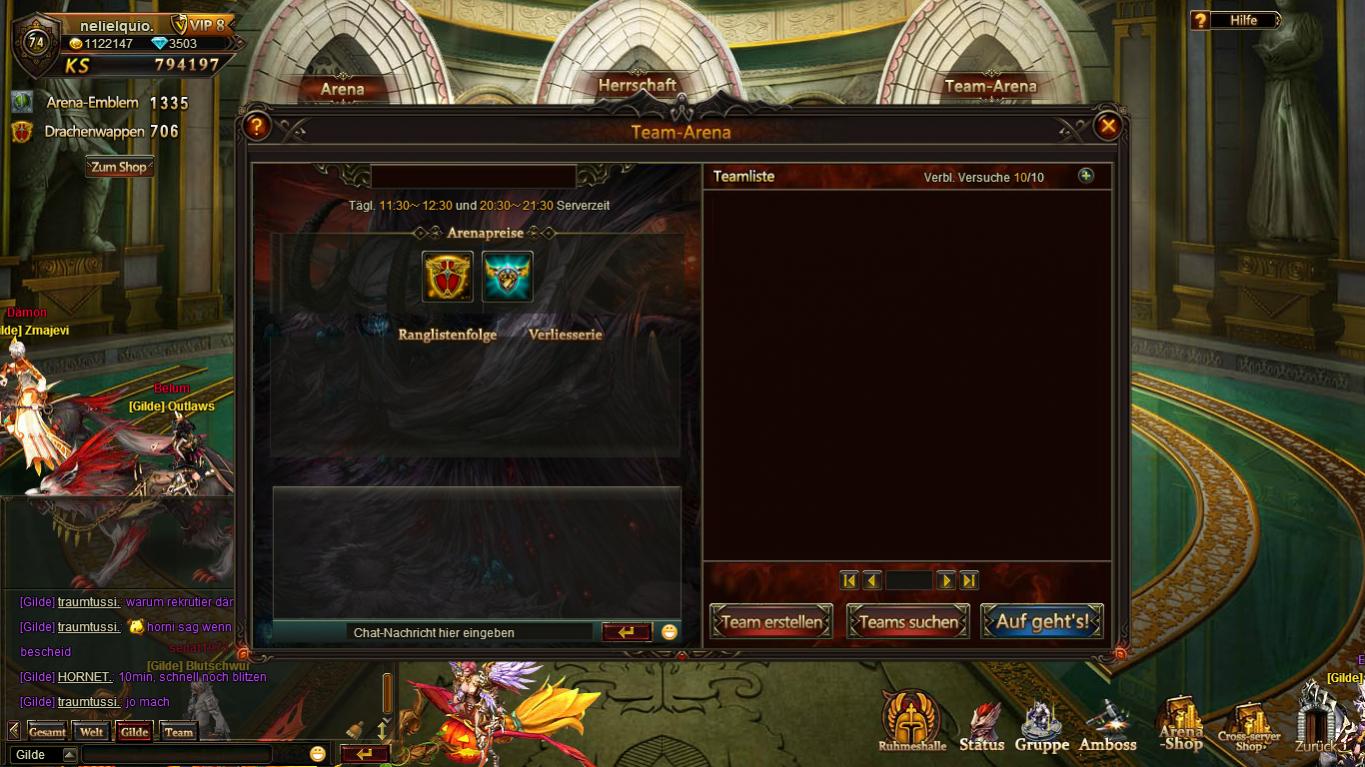Close the Team-Arena window
The image size is (1365, 767).
pos(1107,126)
